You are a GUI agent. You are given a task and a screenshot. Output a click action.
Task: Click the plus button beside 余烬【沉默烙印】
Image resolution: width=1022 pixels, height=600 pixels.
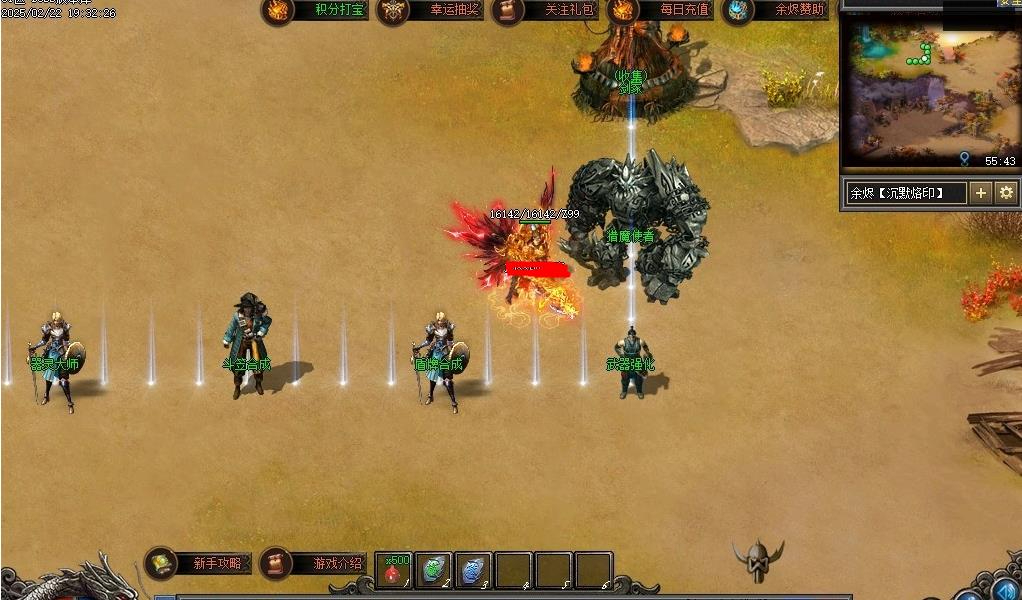(x=981, y=192)
